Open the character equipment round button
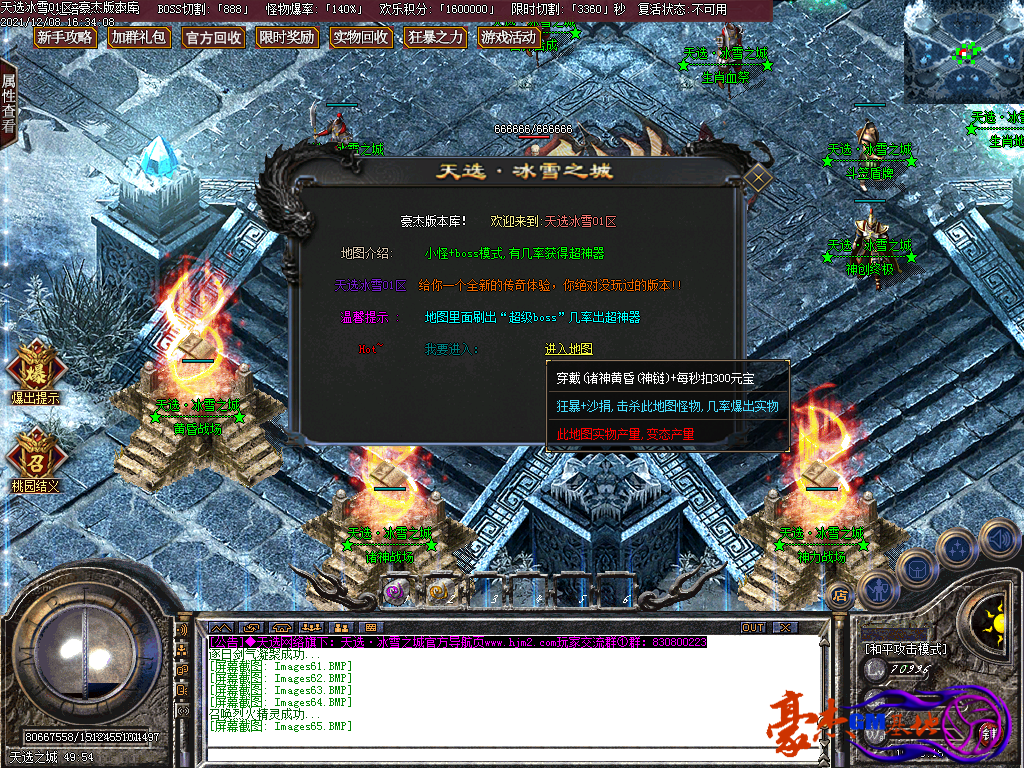 [x=877, y=589]
